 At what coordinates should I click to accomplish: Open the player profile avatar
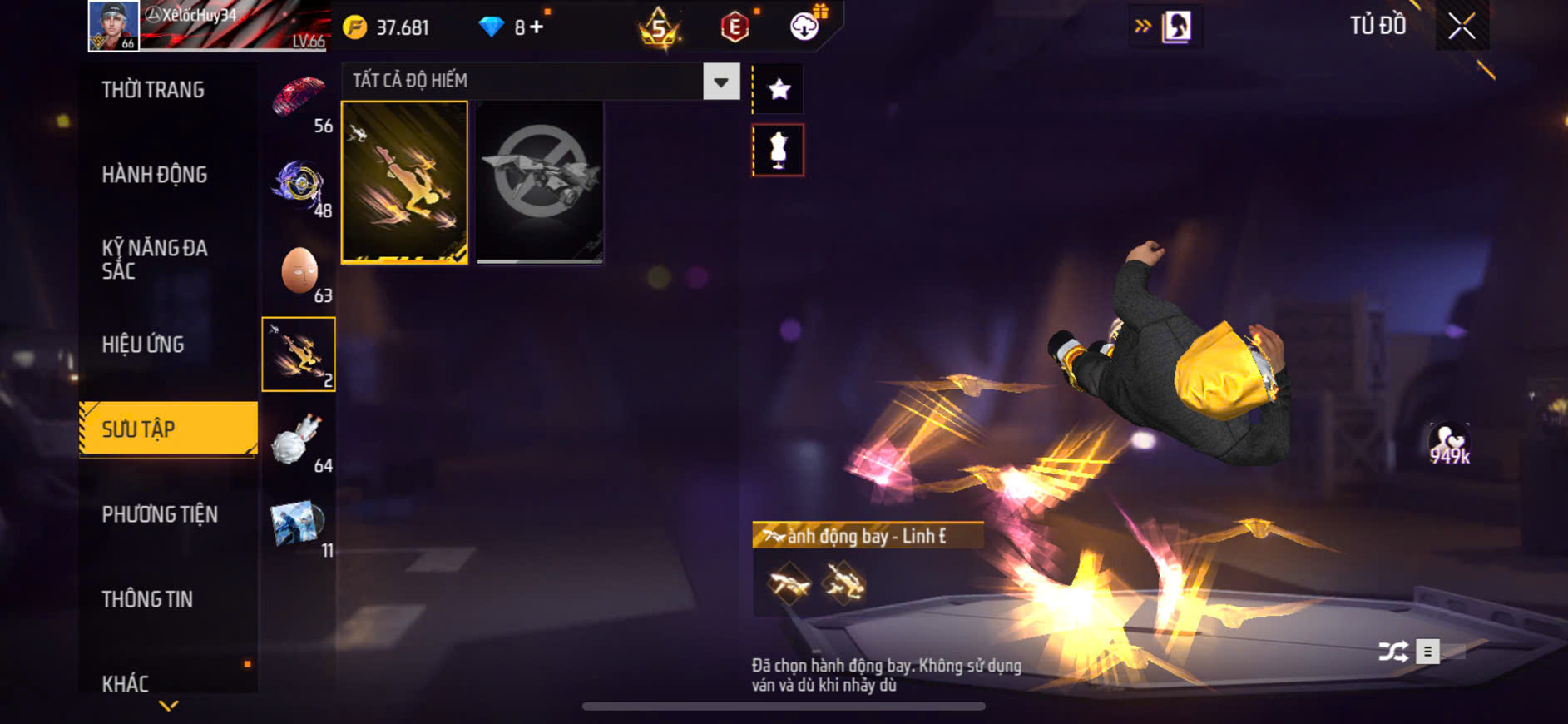pyautogui.click(x=114, y=26)
